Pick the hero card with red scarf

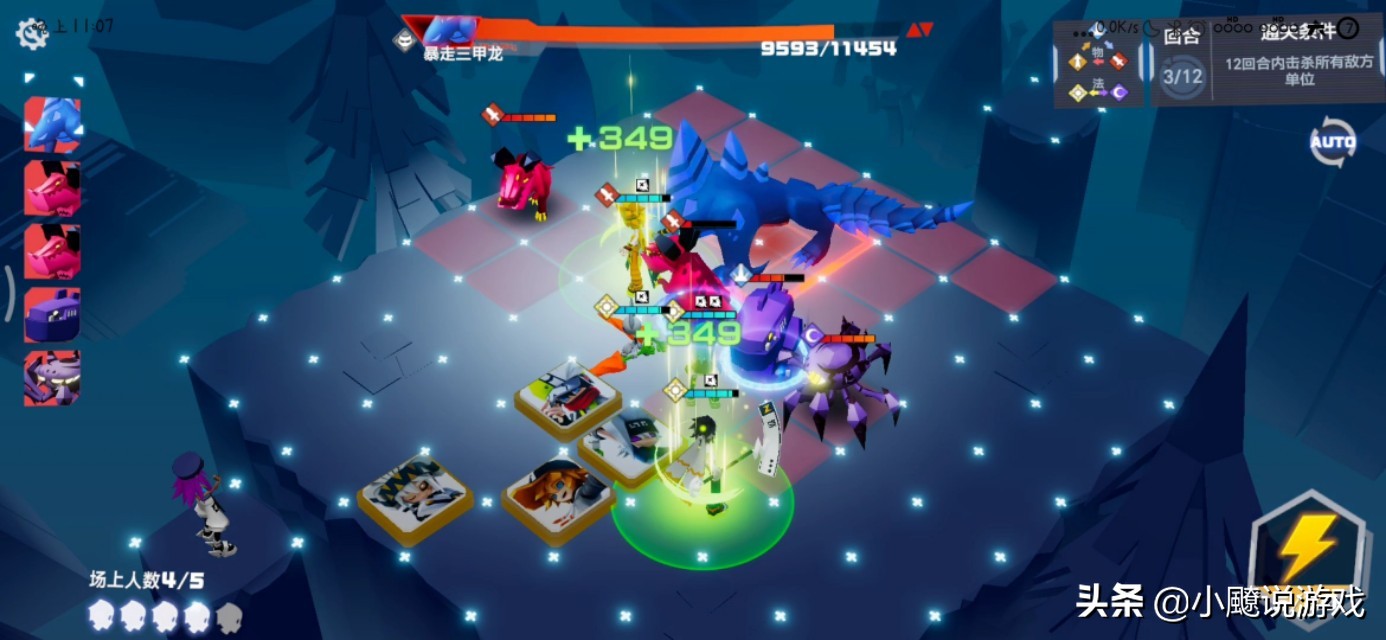(567, 398)
